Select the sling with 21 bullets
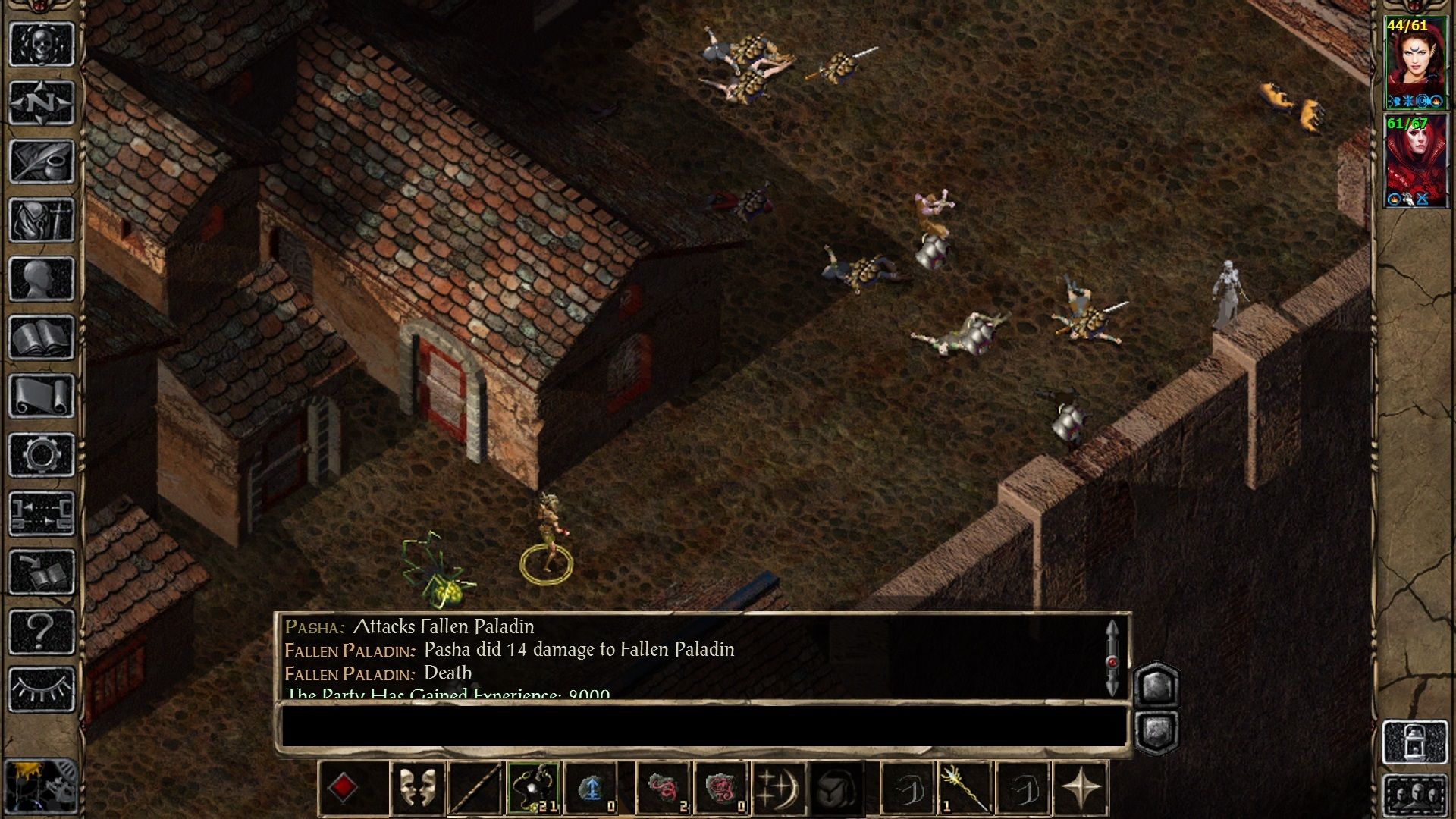This screenshot has width=1456, height=819. (534, 789)
